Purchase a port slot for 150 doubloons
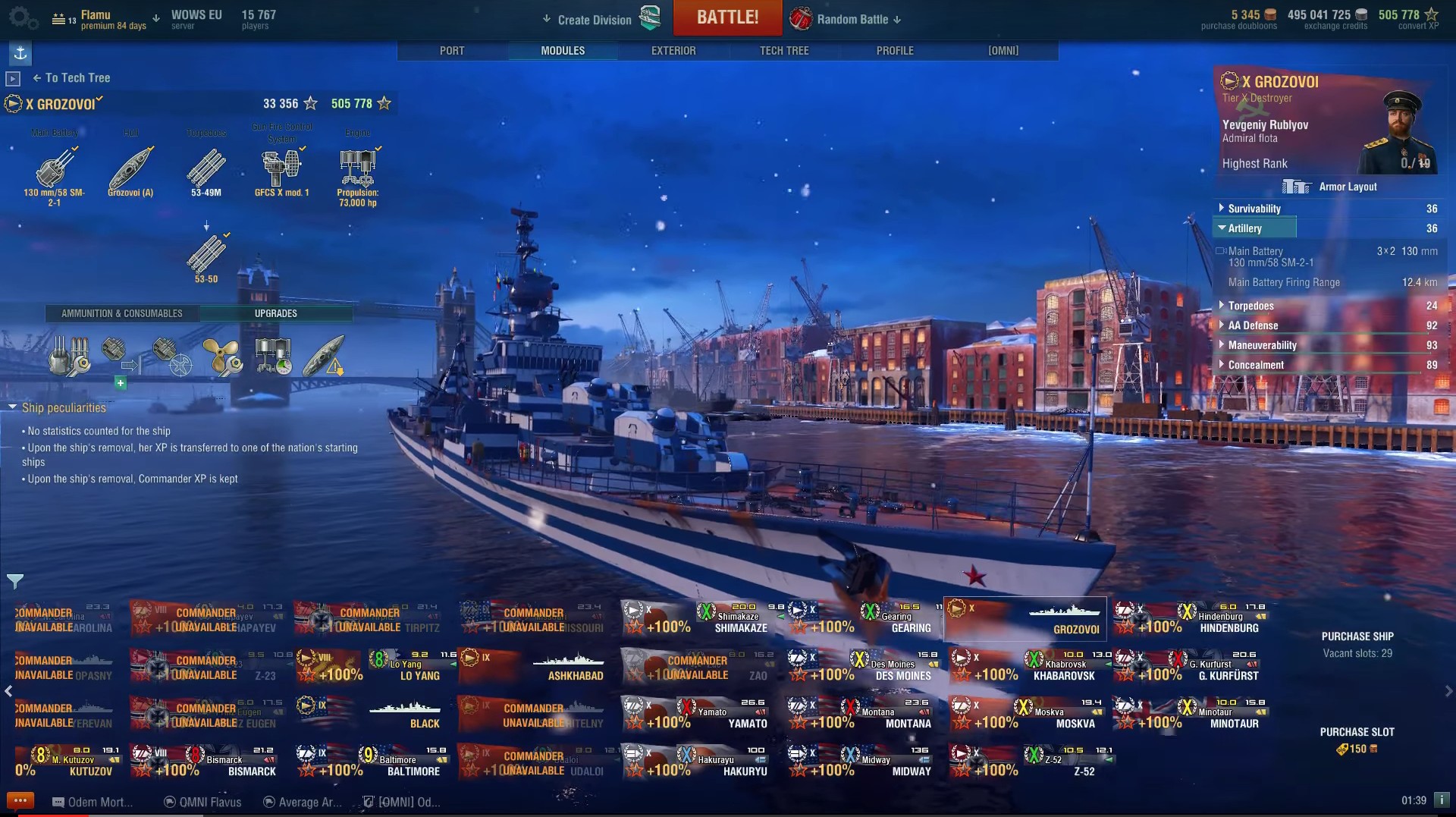This screenshot has width=1456, height=817. click(x=1357, y=741)
